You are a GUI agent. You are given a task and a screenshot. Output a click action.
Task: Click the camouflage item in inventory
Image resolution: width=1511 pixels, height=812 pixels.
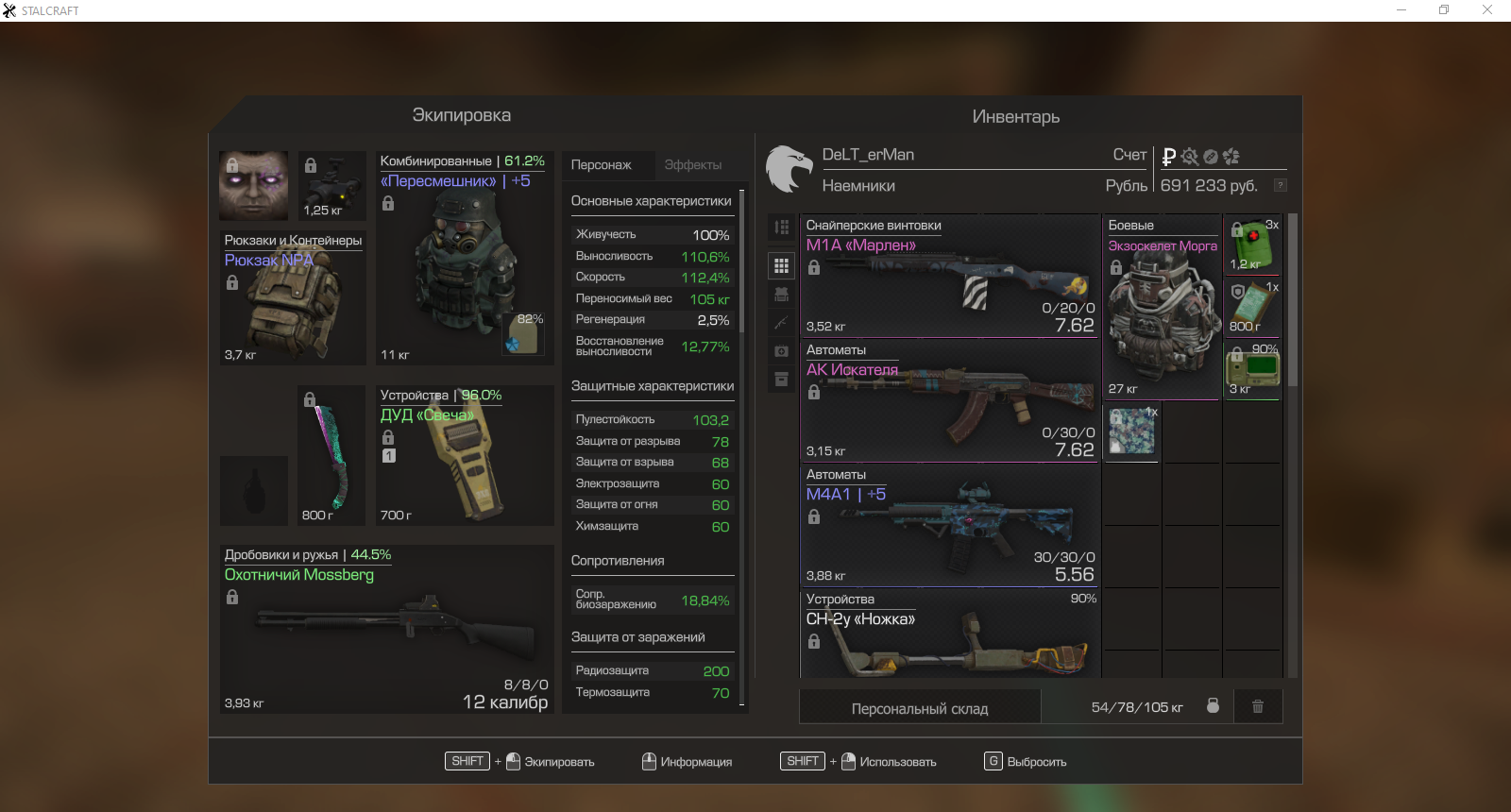tap(1132, 431)
